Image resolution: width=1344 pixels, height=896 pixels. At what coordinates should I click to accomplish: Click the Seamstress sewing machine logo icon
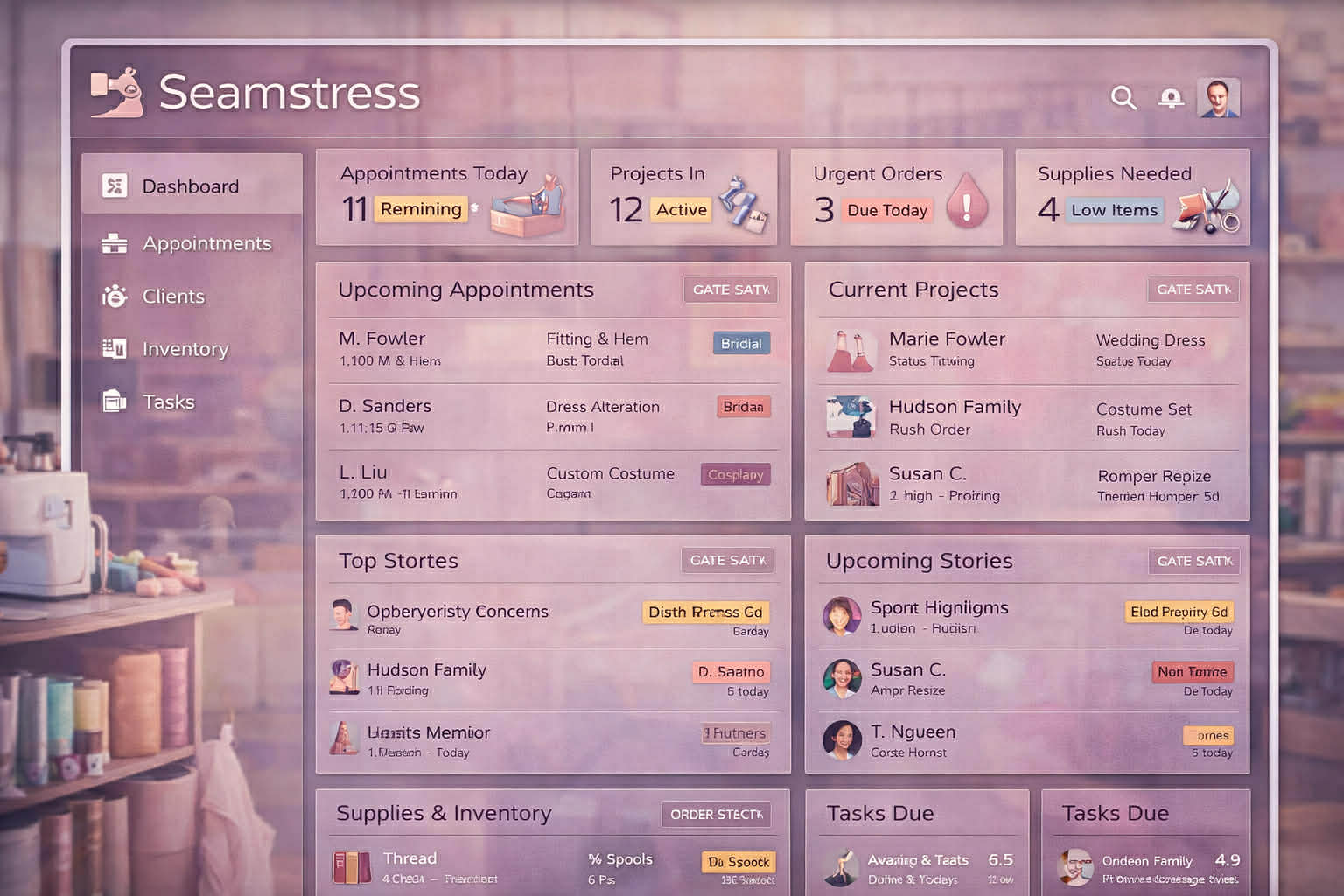[x=116, y=91]
